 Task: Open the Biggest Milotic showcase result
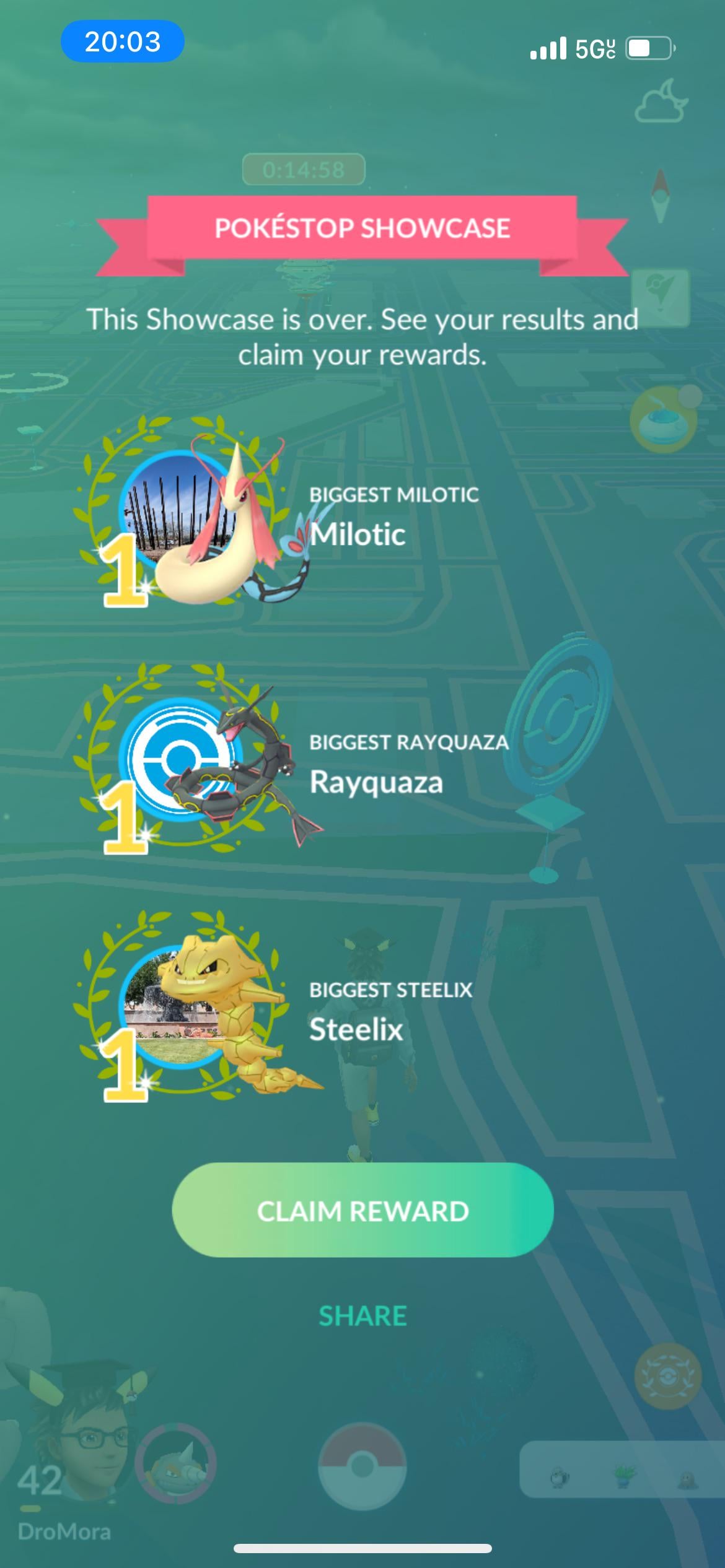tap(285, 518)
